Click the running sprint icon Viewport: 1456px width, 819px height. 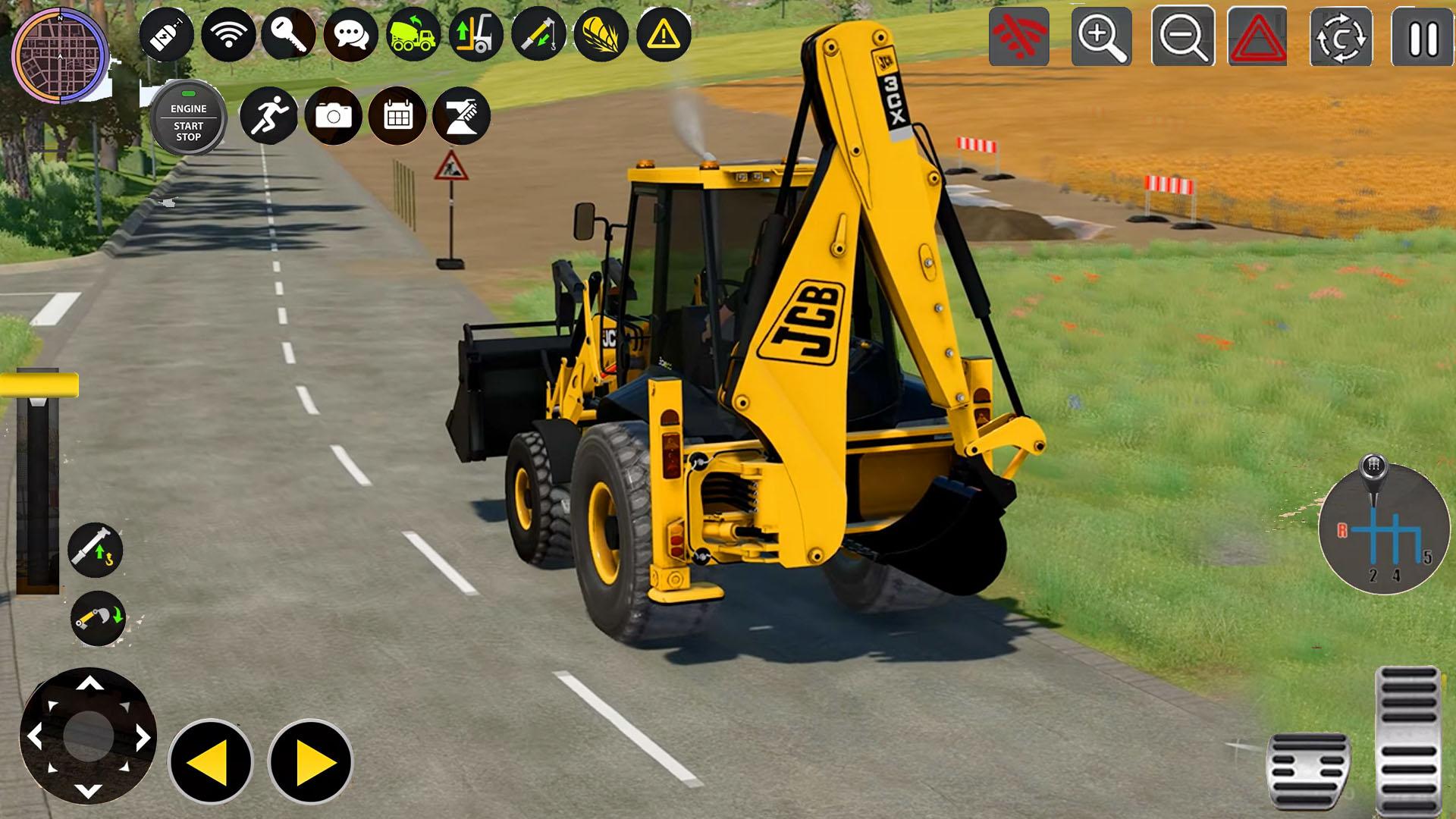tap(271, 115)
